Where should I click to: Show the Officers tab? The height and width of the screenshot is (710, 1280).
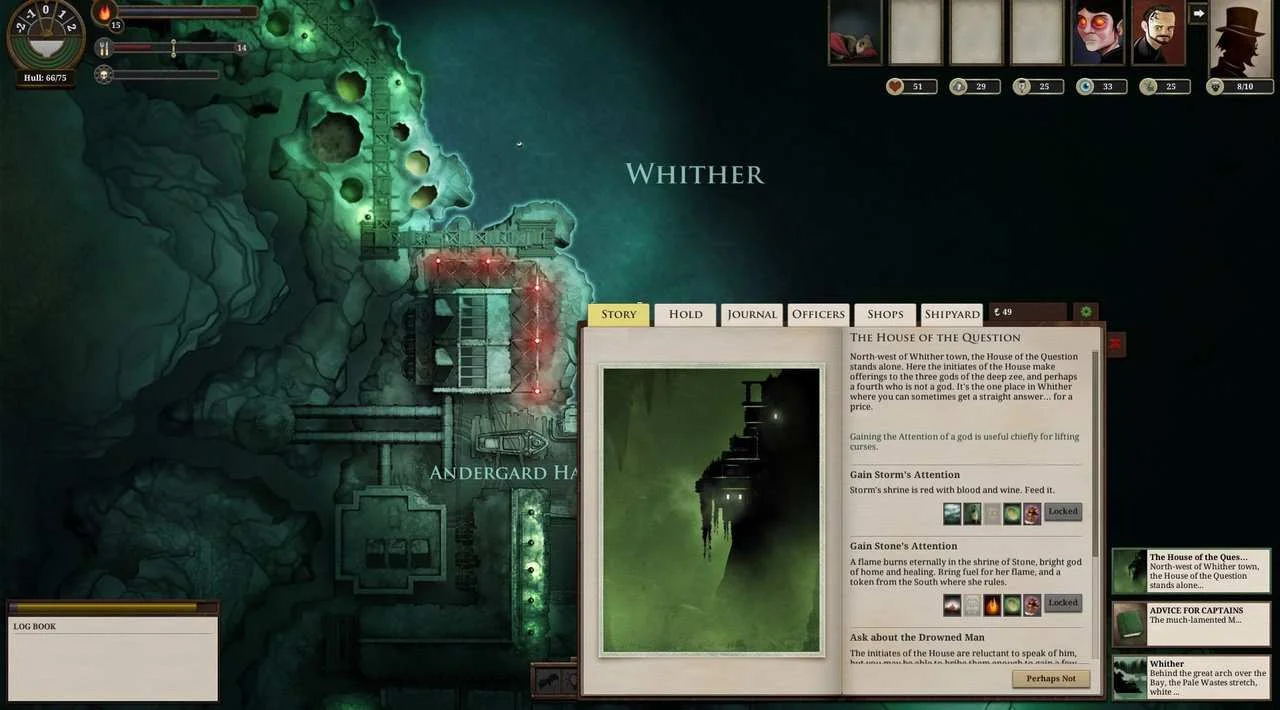point(818,314)
